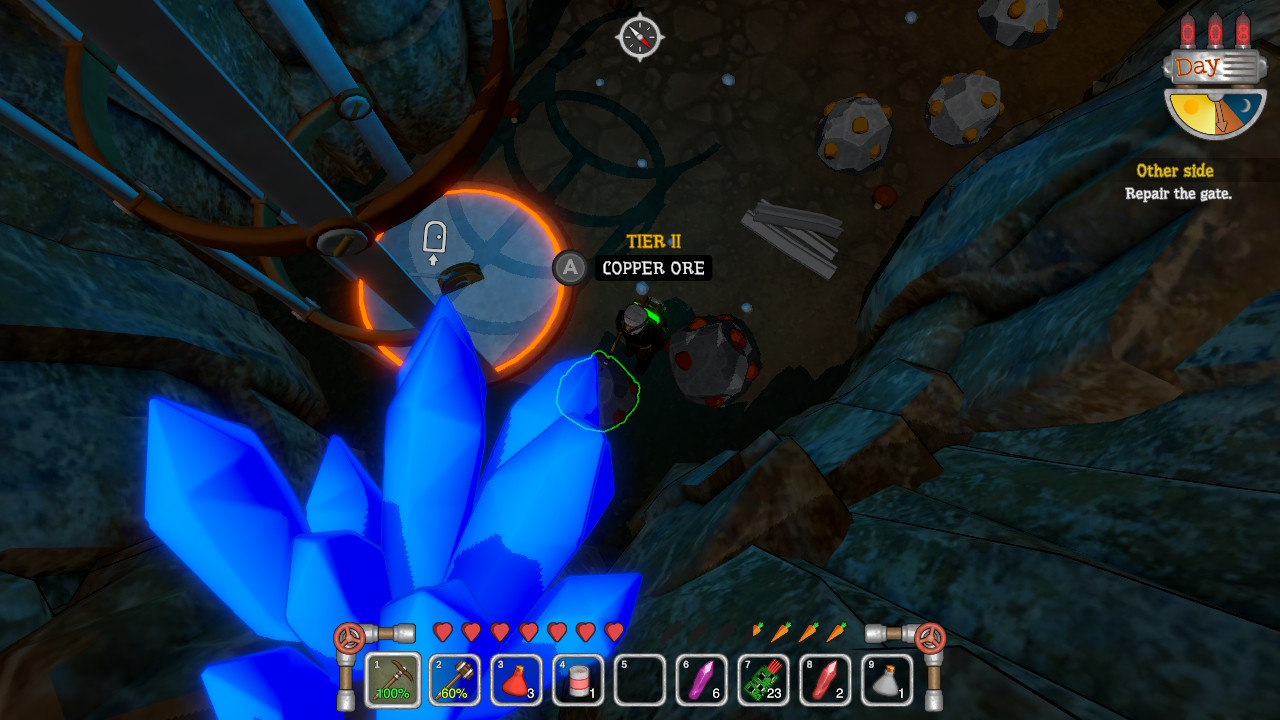Click the empty hotbar slot 5

[x=639, y=680]
